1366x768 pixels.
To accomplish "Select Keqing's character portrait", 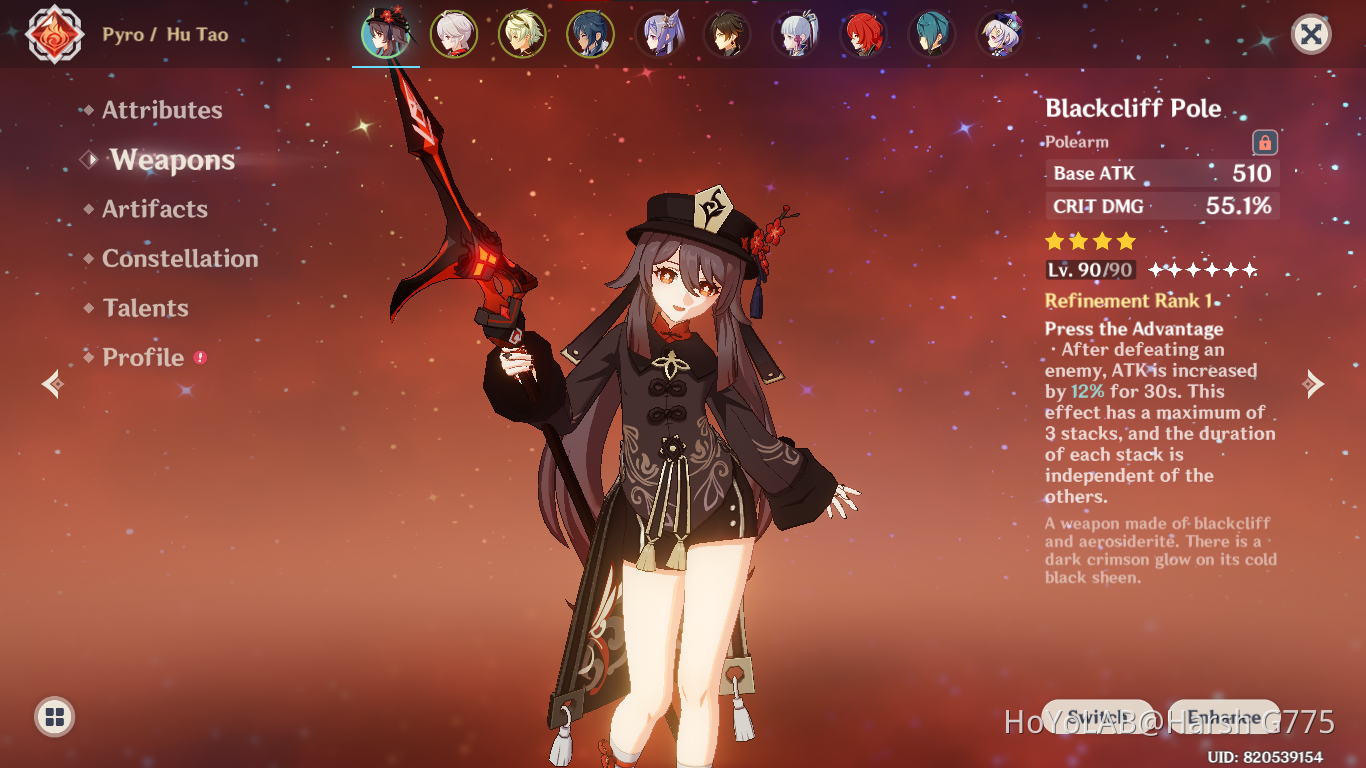I will 658,34.
